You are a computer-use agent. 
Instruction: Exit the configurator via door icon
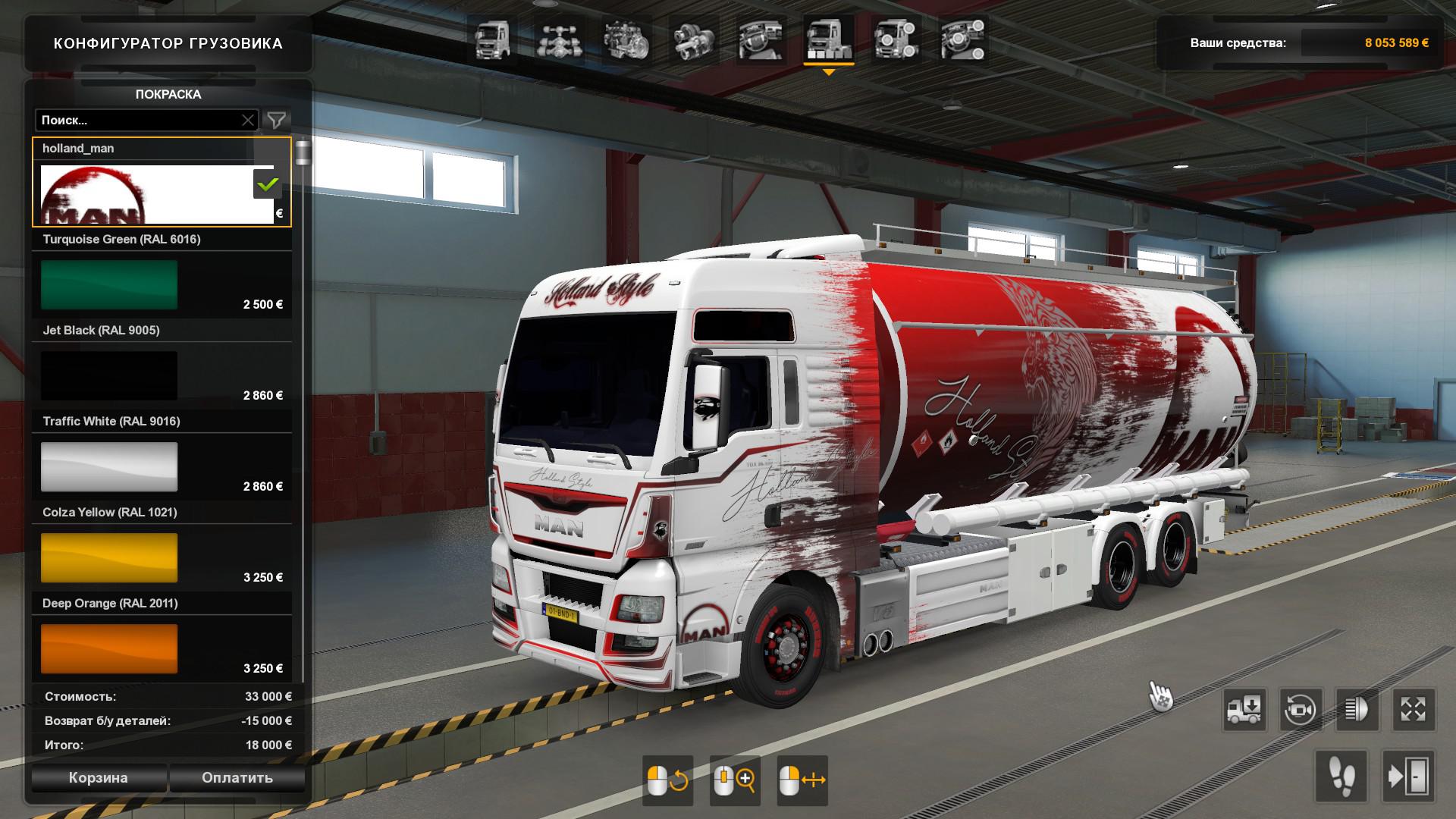(x=1408, y=777)
